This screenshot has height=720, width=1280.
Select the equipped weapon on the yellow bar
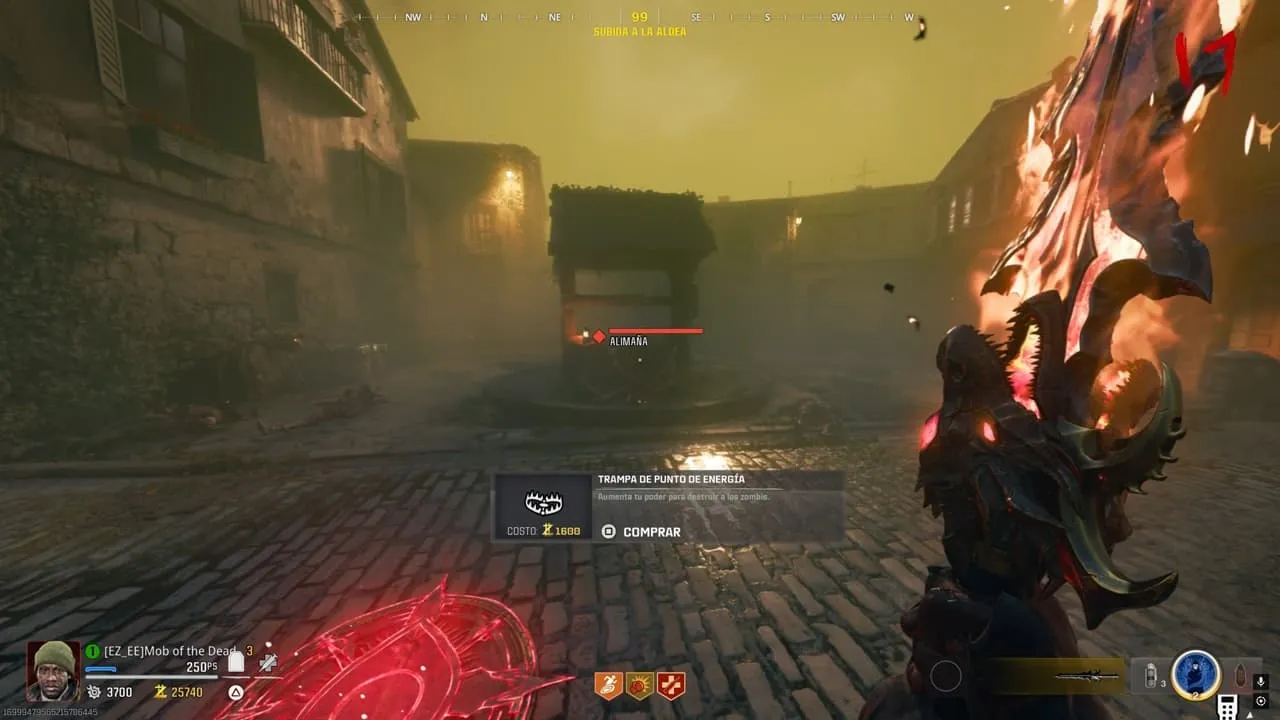(x=1086, y=677)
